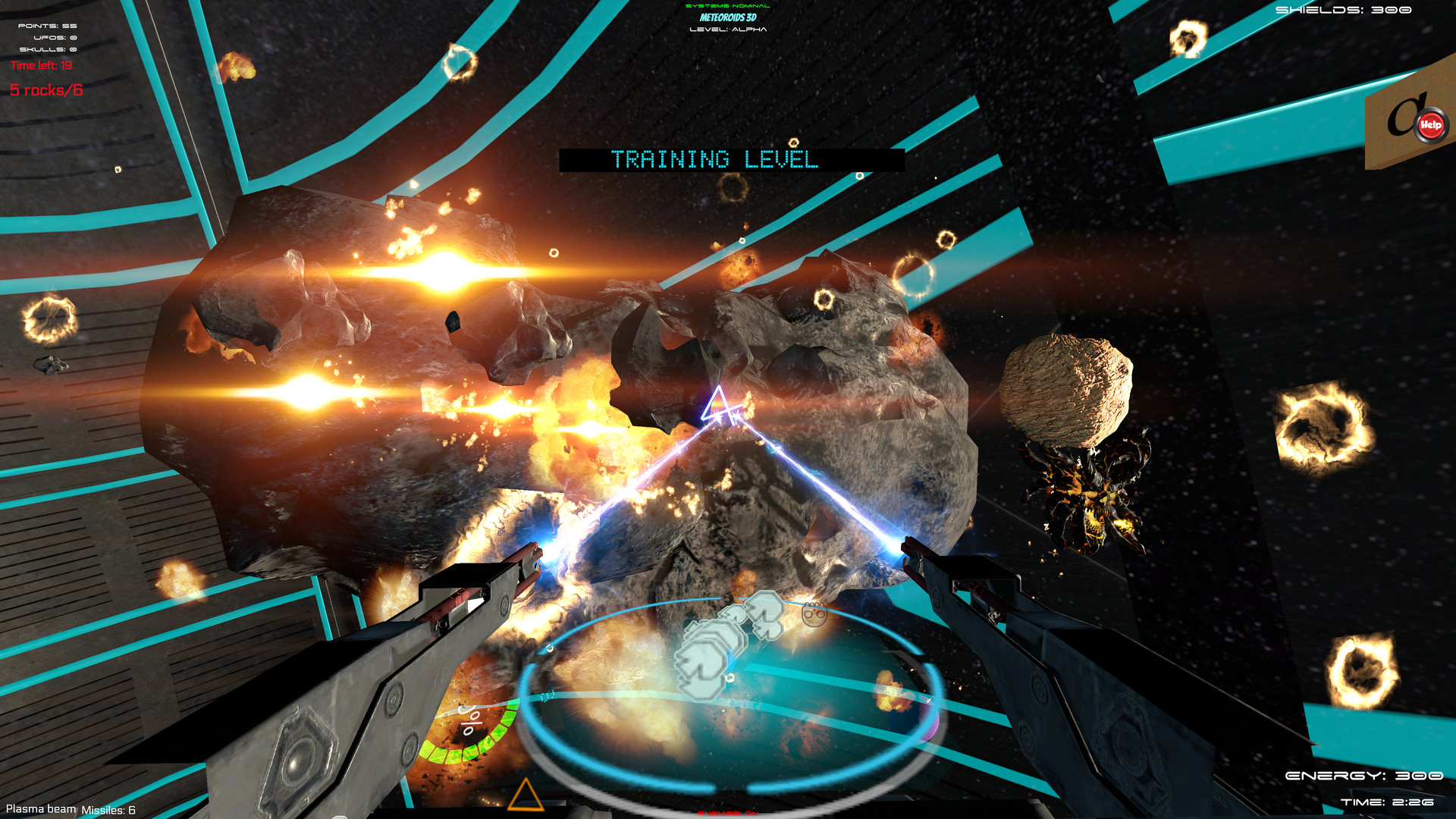Screen dimensions: 1456x819
Task: Click the METEOROIDS 3D title text
Action: pos(727,18)
